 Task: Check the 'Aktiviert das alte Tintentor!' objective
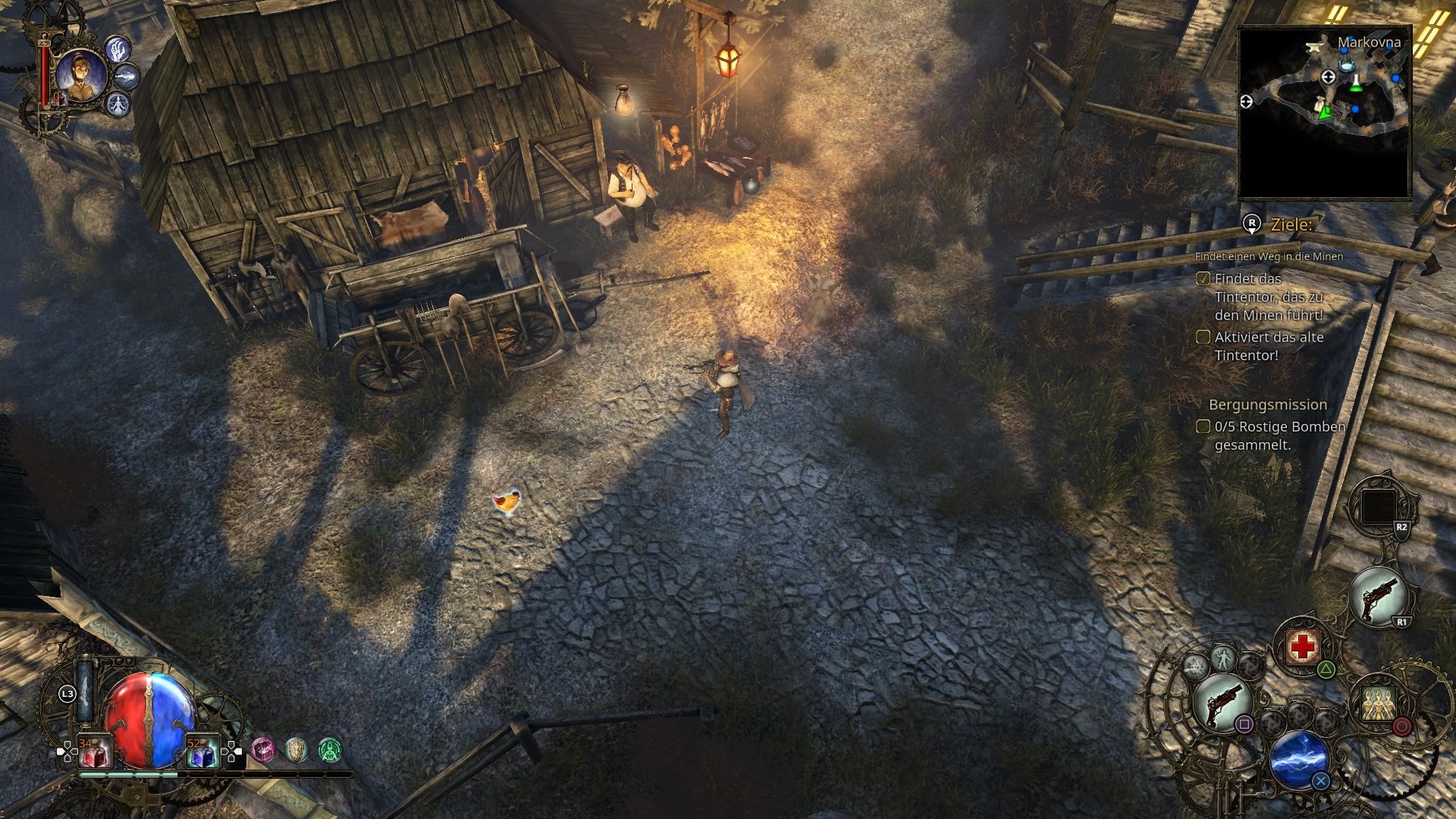click(1205, 337)
